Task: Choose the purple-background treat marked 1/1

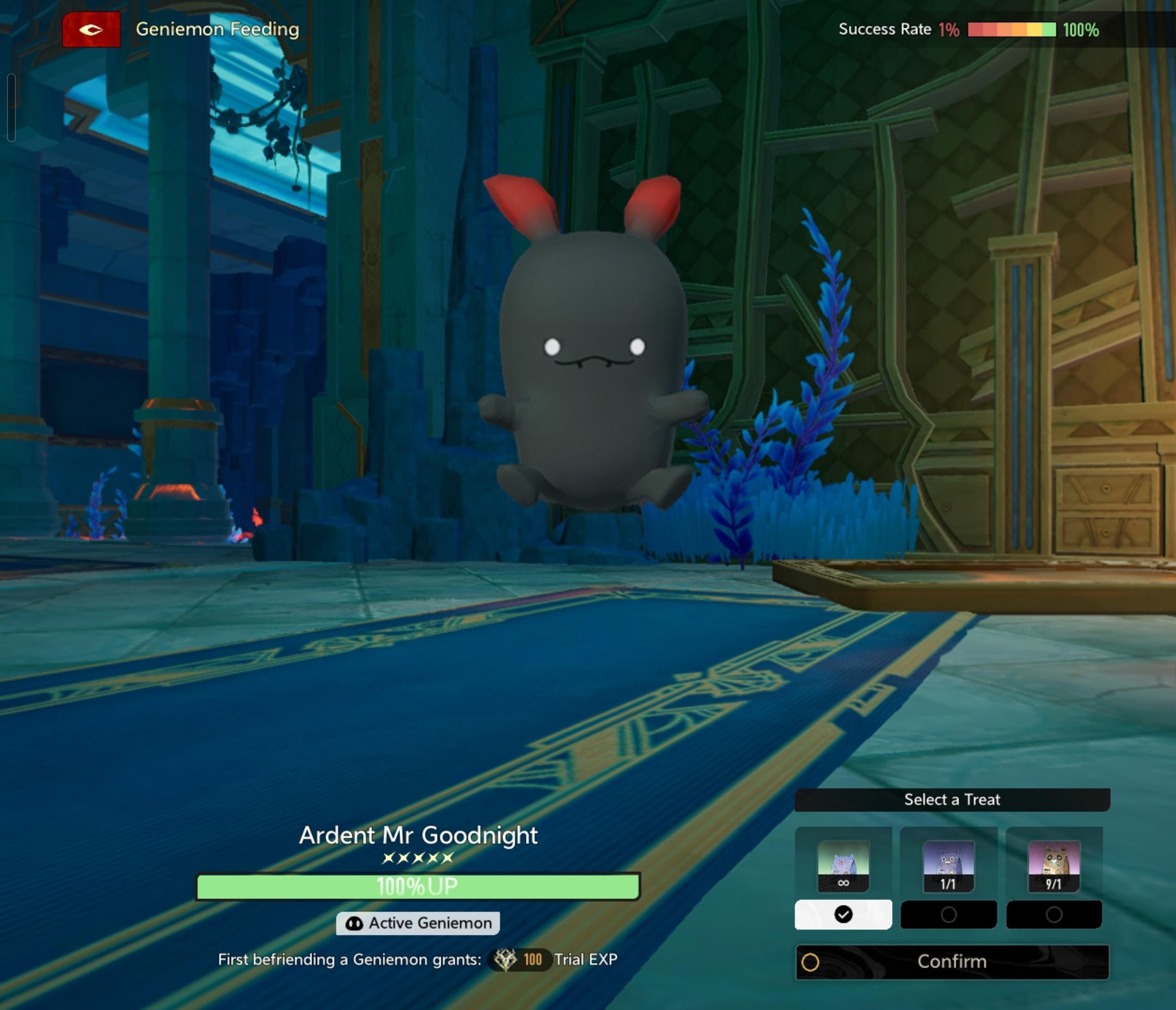Action: pyautogui.click(x=948, y=865)
